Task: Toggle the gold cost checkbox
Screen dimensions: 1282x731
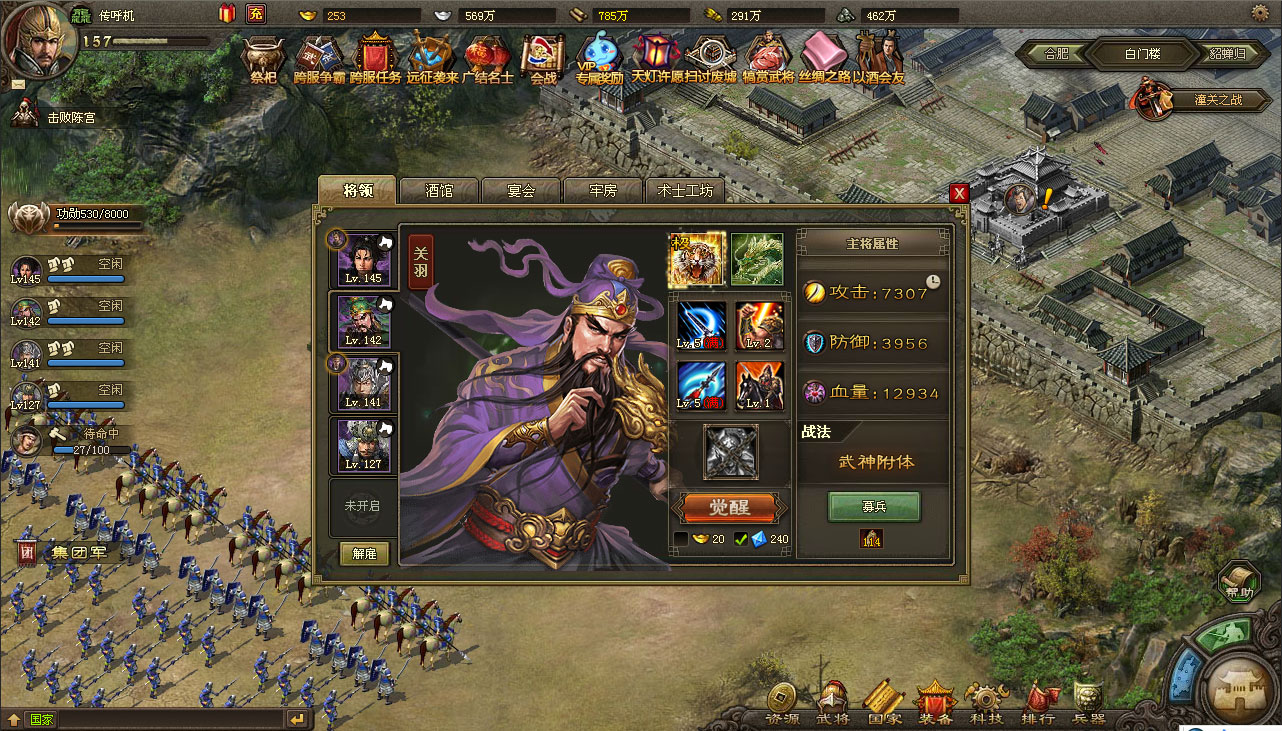Action: point(681,539)
